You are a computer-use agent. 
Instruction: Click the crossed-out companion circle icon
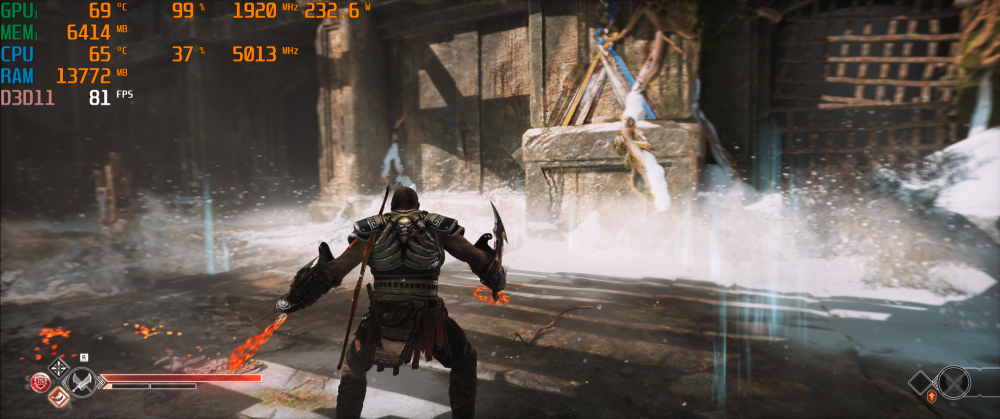pyautogui.click(x=954, y=382)
